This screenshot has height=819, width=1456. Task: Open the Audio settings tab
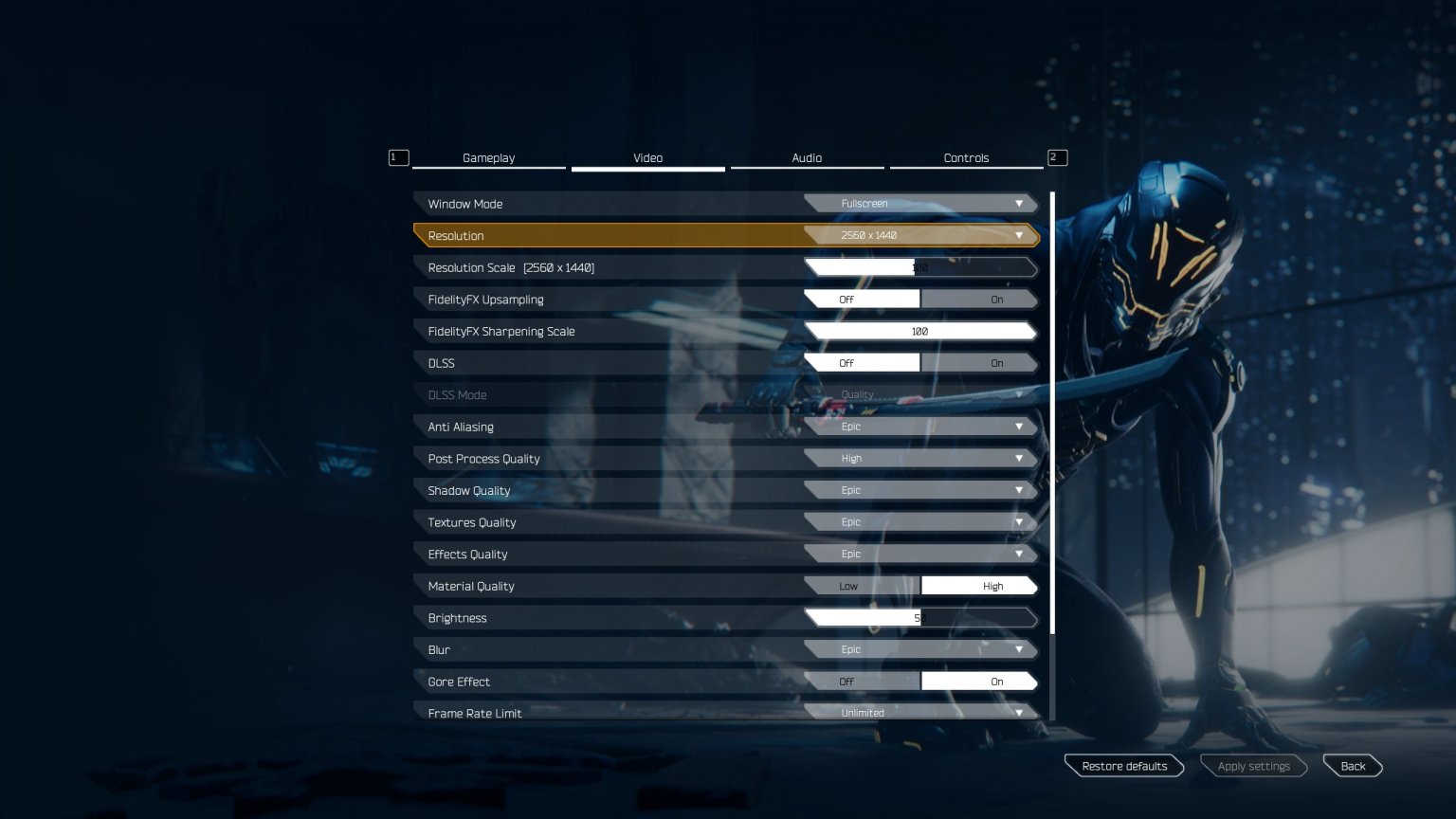tap(807, 157)
